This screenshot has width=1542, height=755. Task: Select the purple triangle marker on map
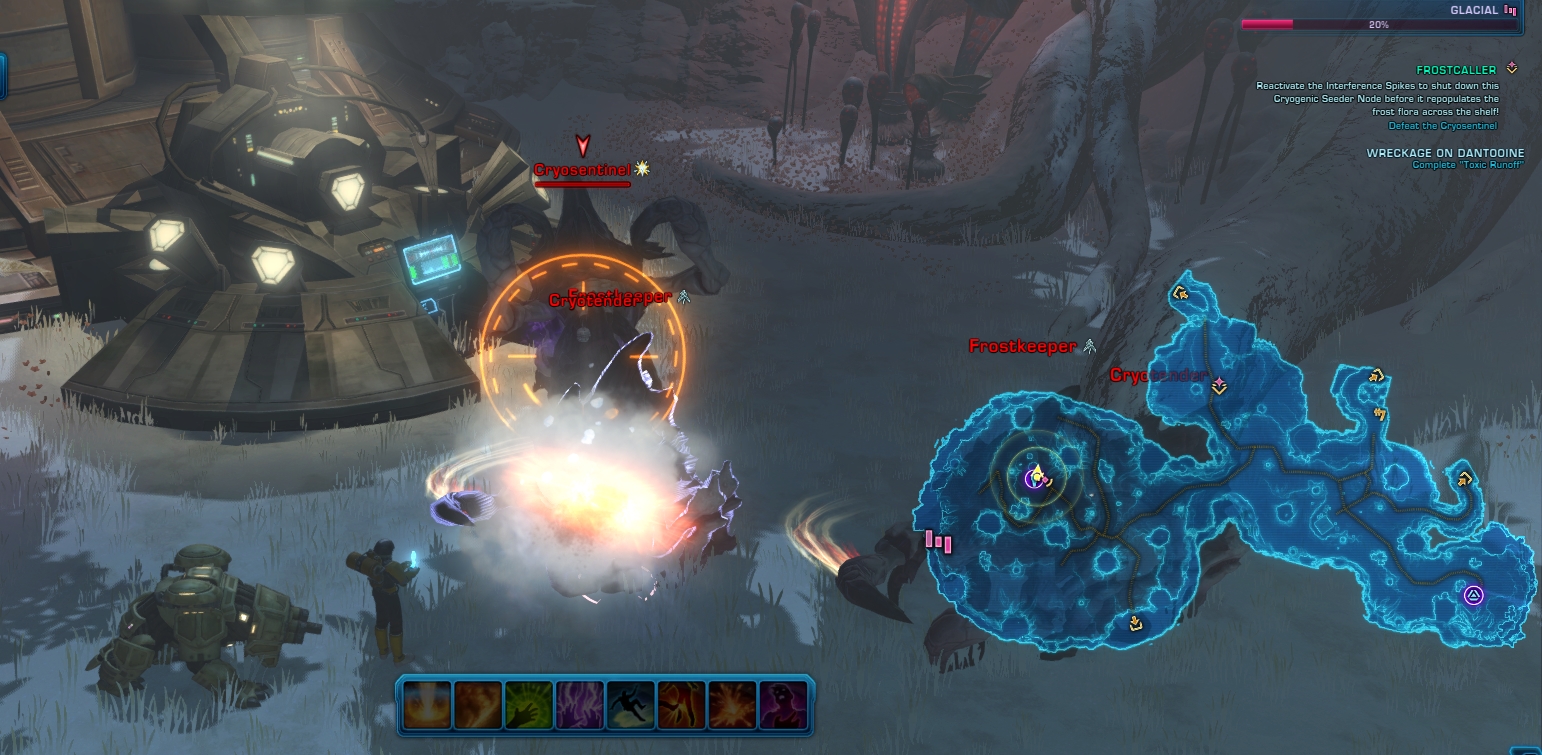pyautogui.click(x=1472, y=596)
